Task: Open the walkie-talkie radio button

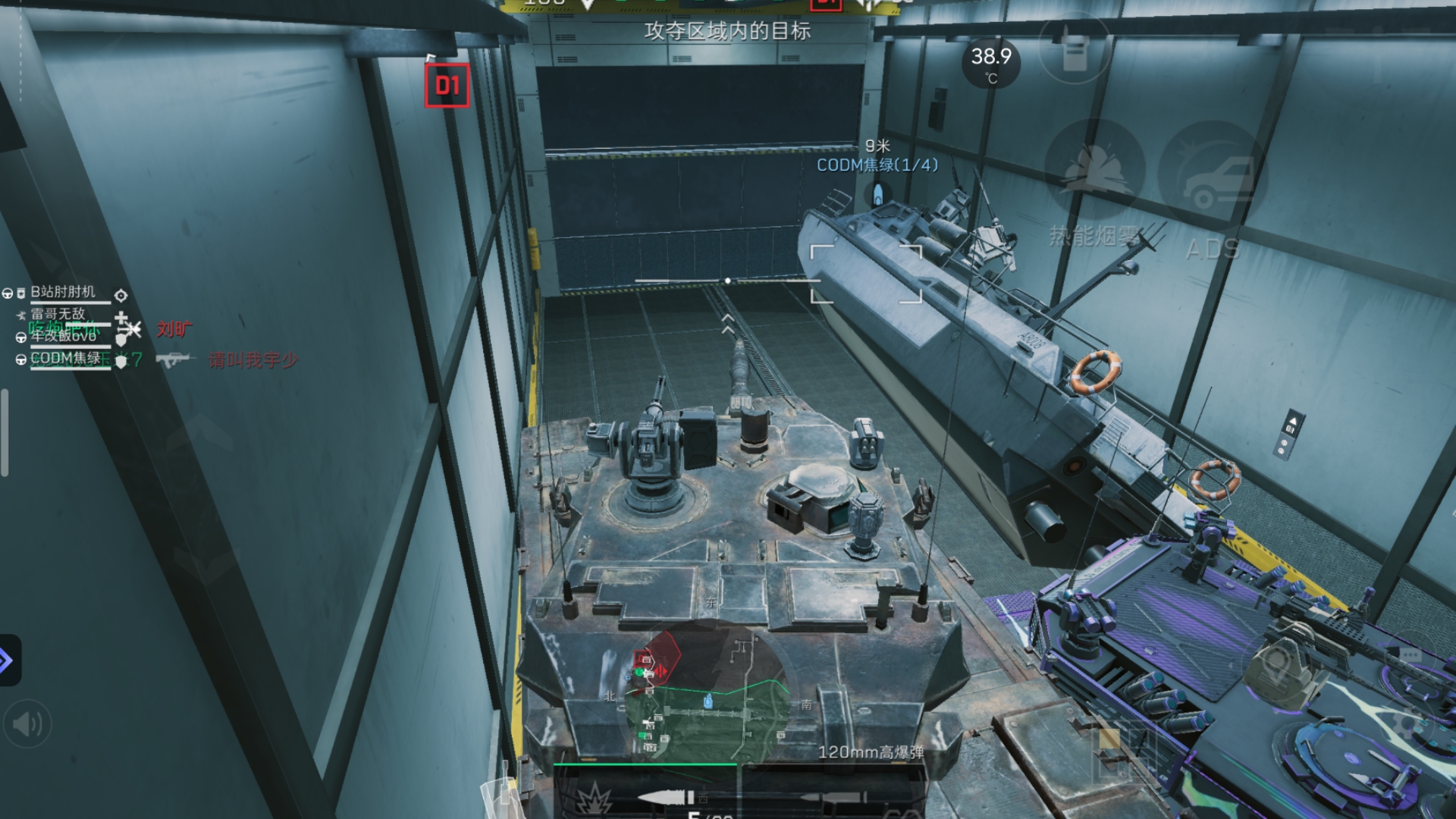Action: click(x=1074, y=49)
